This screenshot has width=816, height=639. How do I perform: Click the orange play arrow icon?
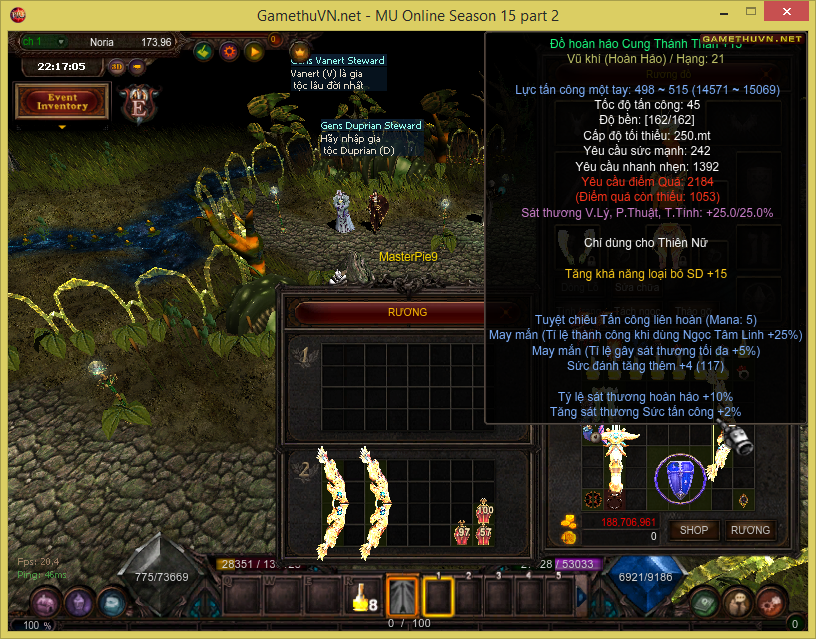coord(253,51)
